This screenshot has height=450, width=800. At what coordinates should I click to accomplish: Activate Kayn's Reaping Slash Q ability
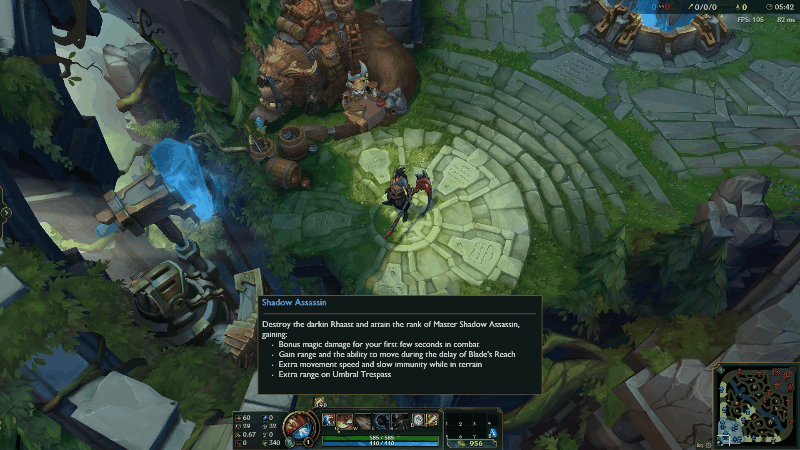(345, 420)
